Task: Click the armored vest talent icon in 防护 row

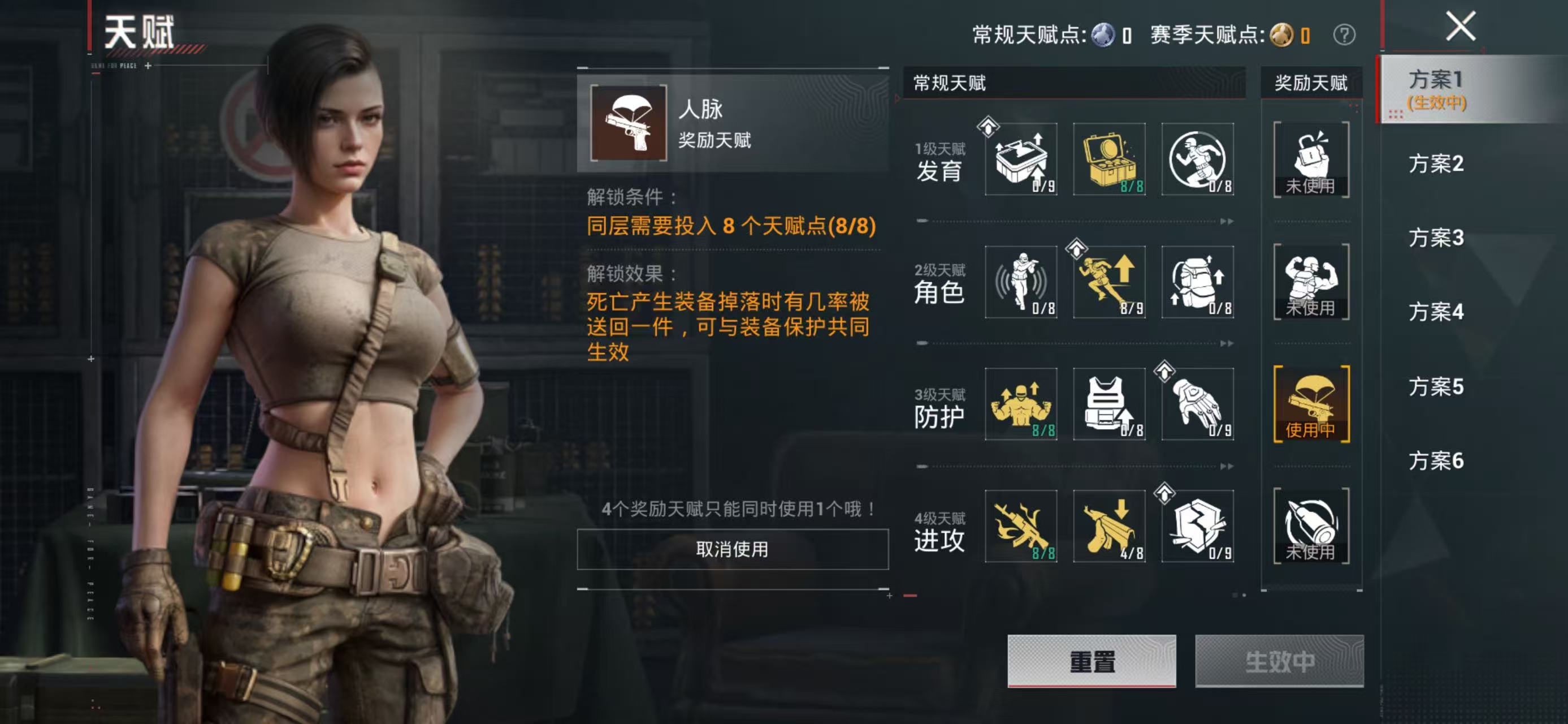Action: click(1110, 405)
